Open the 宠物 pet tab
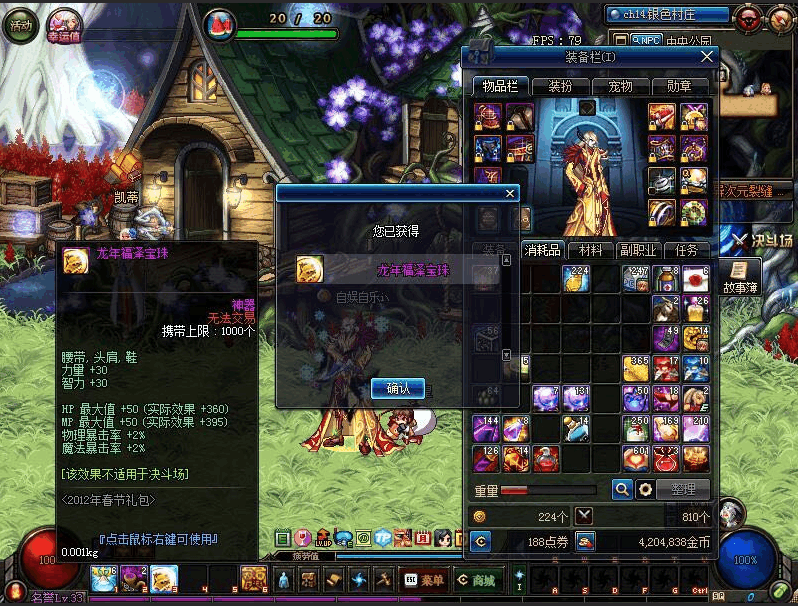Viewport: 798px width, 606px height. point(620,87)
